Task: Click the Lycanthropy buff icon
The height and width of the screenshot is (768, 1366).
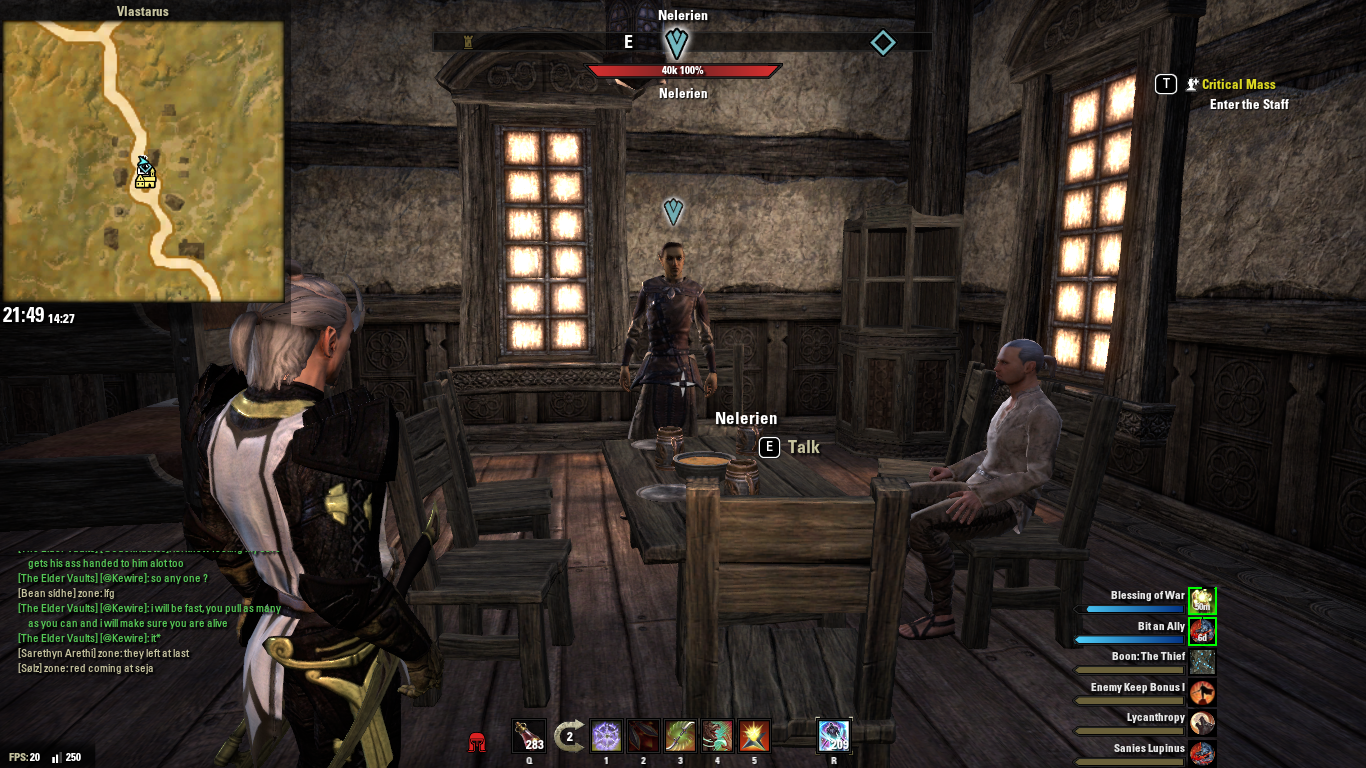Action: pyautogui.click(x=1200, y=720)
